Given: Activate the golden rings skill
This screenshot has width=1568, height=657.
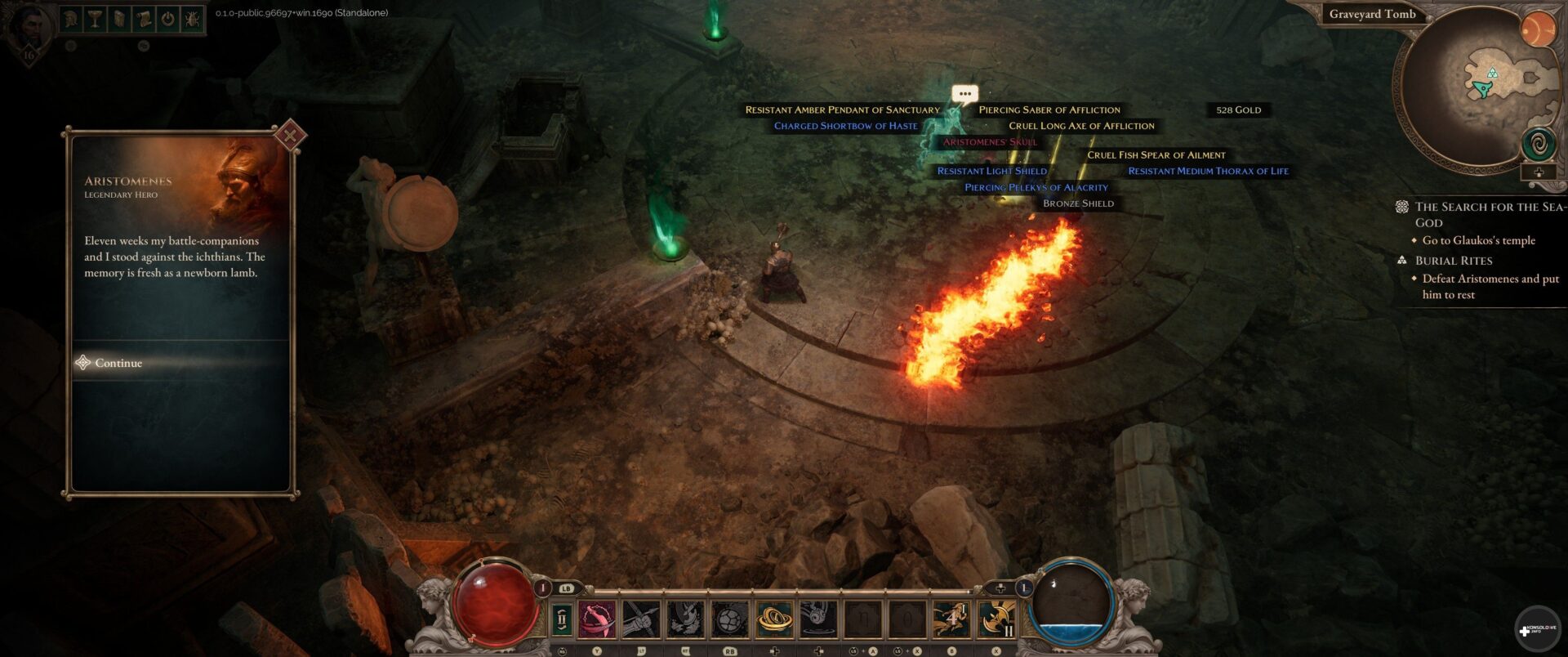Looking at the screenshot, I should click(774, 619).
